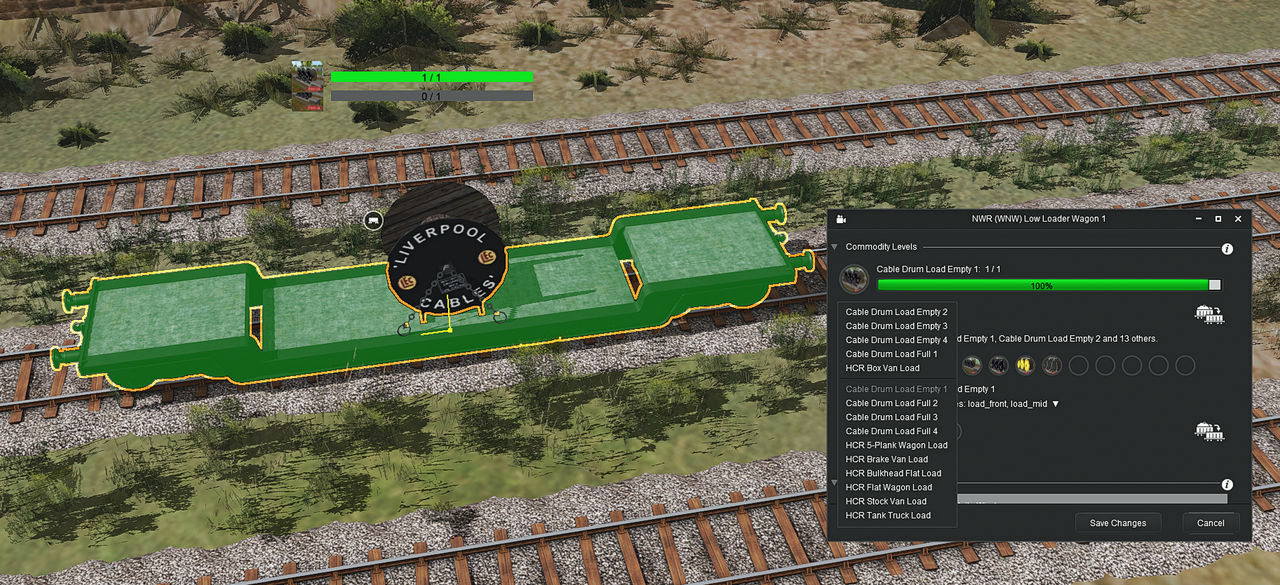
Task: Show Commodity Levels info icon
Action: 1227,248
